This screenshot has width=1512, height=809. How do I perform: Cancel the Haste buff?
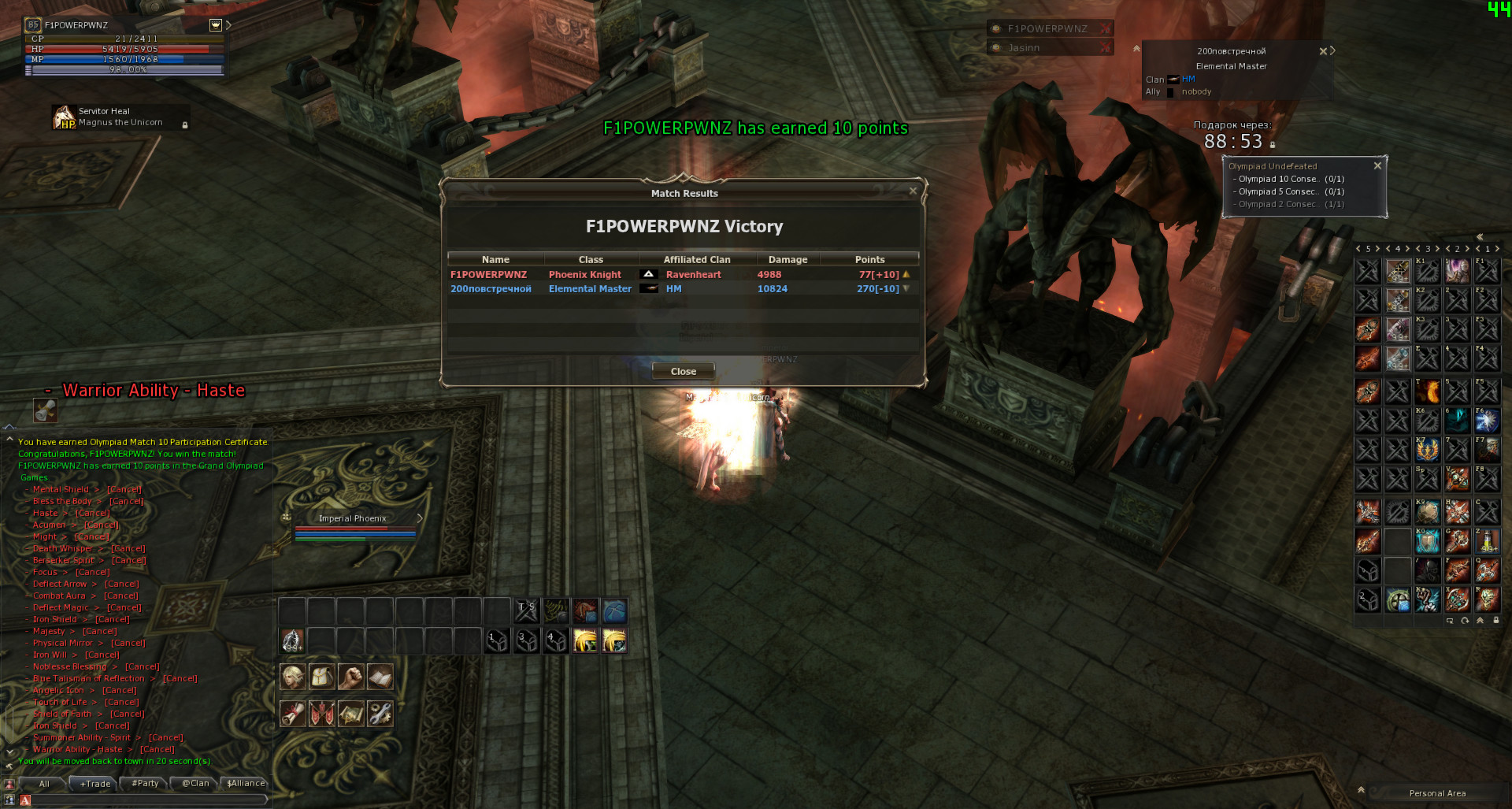[x=93, y=512]
